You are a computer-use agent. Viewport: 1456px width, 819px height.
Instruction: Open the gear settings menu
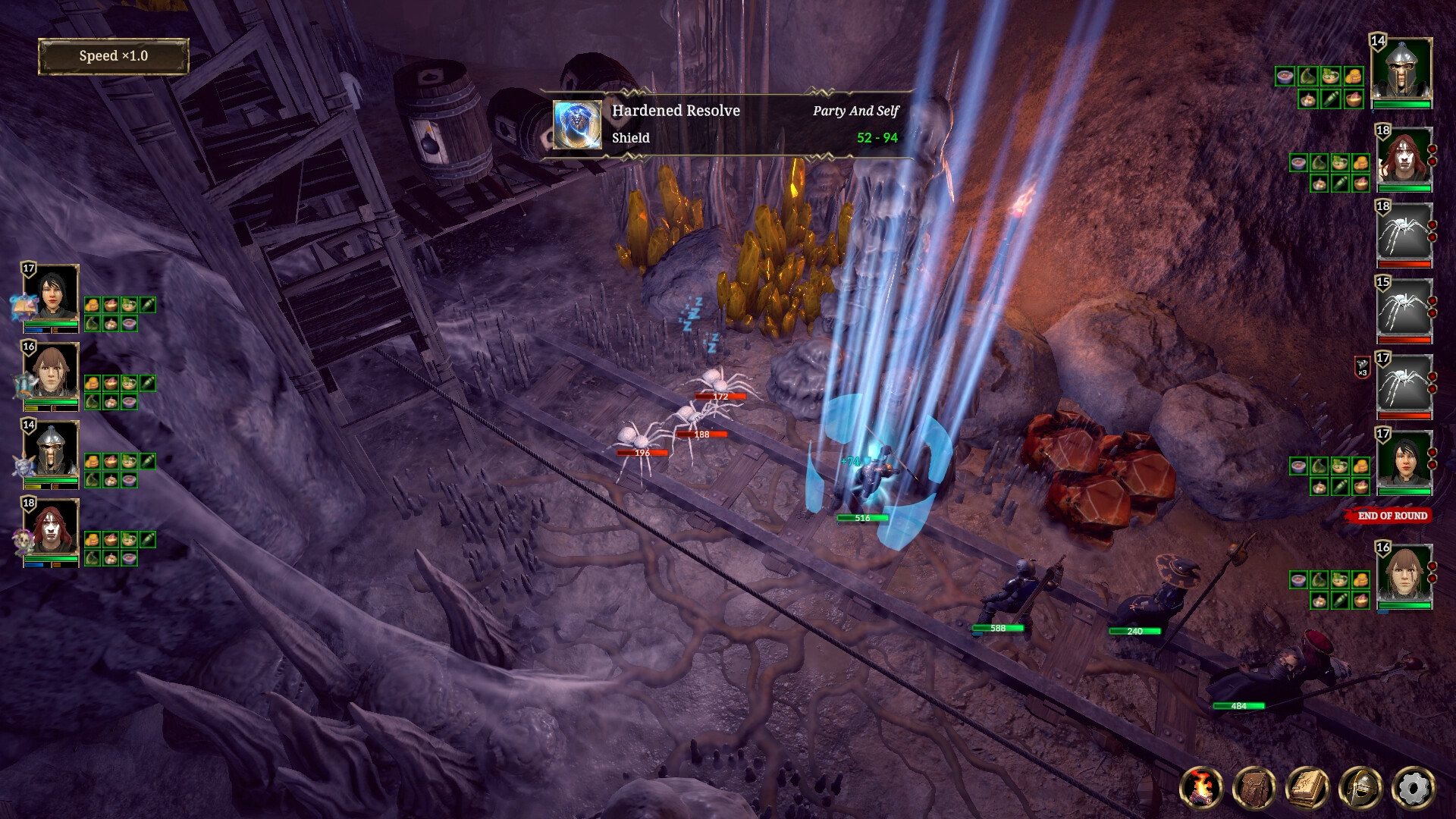(1414, 789)
